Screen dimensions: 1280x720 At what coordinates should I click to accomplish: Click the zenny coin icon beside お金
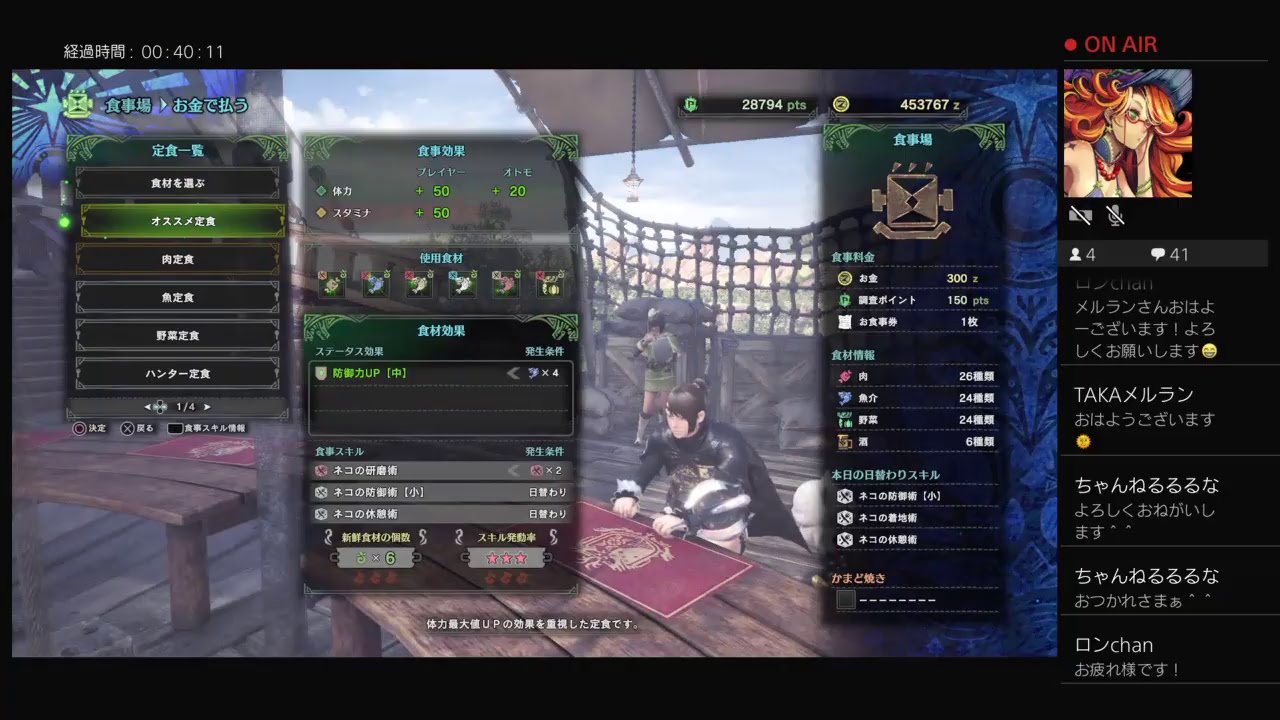(x=845, y=278)
